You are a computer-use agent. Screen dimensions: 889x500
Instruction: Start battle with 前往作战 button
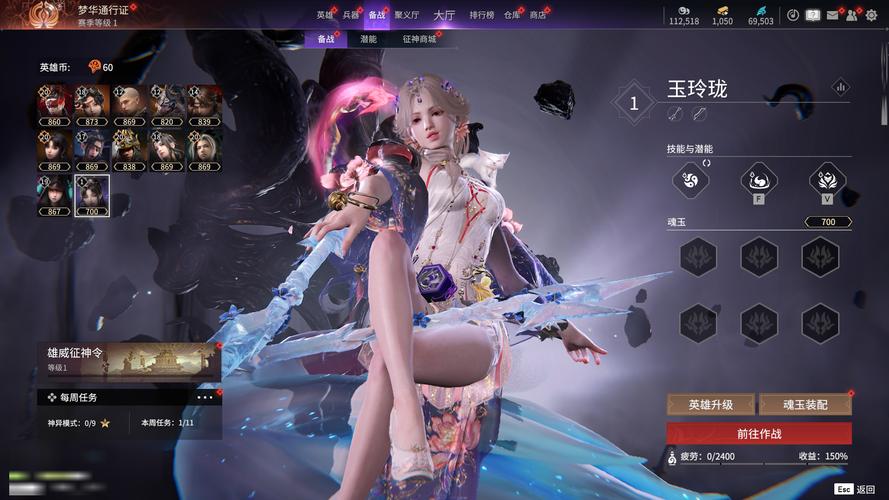[x=759, y=433]
